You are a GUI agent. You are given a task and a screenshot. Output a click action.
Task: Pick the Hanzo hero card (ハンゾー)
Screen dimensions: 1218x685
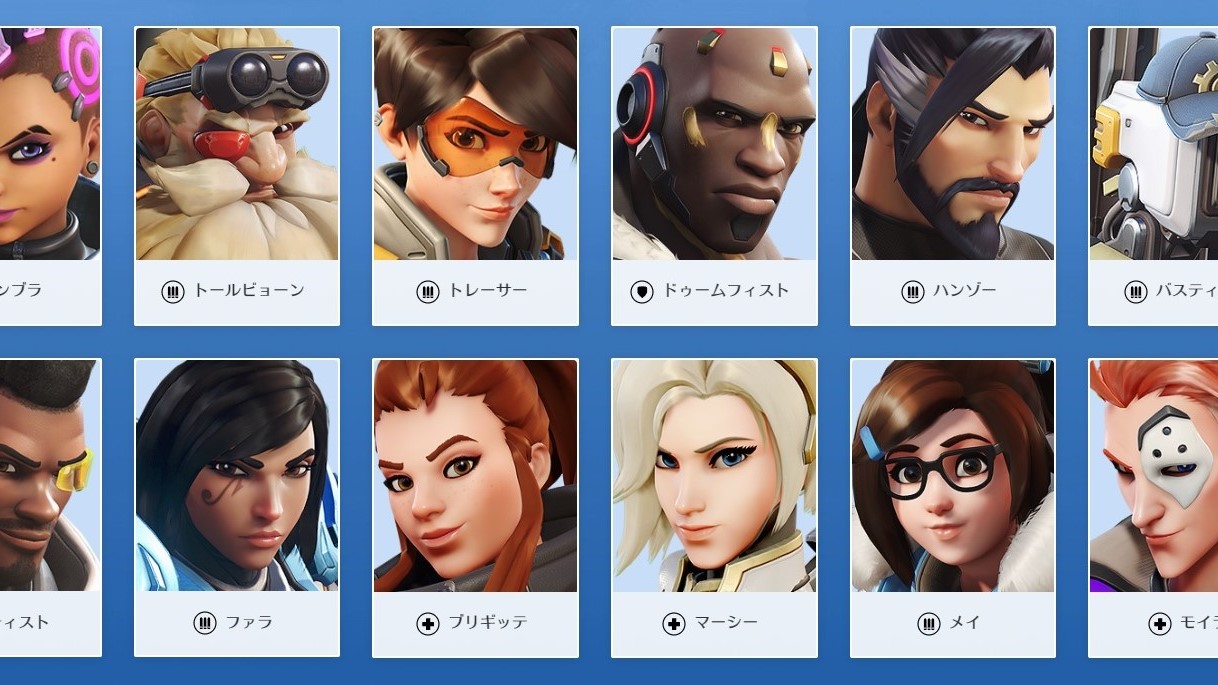coord(952,175)
